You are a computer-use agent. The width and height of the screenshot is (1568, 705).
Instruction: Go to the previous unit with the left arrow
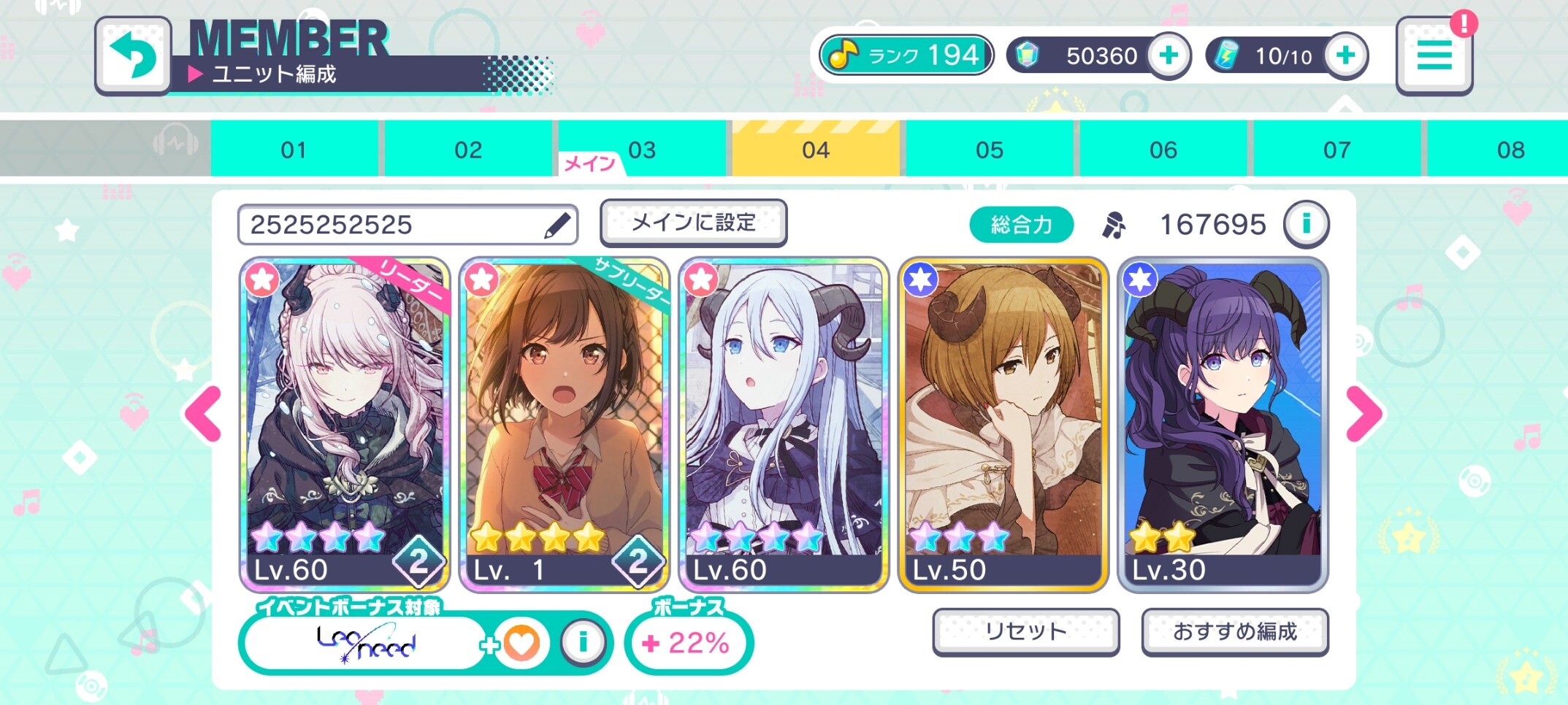coord(204,414)
